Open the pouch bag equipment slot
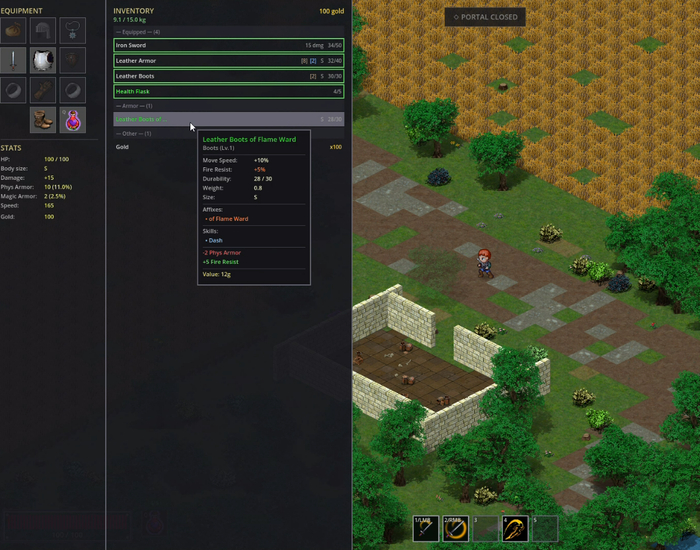Screen dimensions: 700x550 pyautogui.click(x=13, y=31)
